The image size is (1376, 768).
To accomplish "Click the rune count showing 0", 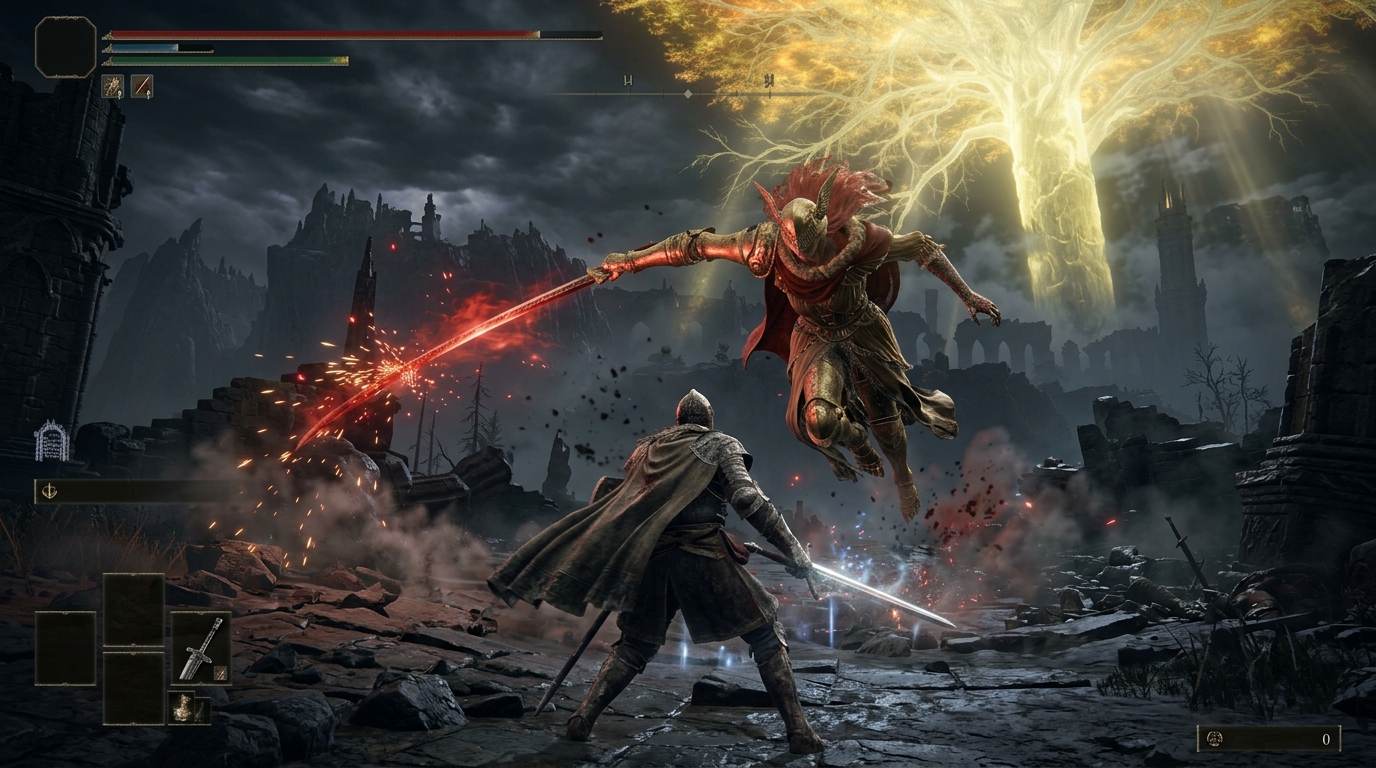I will 1326,739.
